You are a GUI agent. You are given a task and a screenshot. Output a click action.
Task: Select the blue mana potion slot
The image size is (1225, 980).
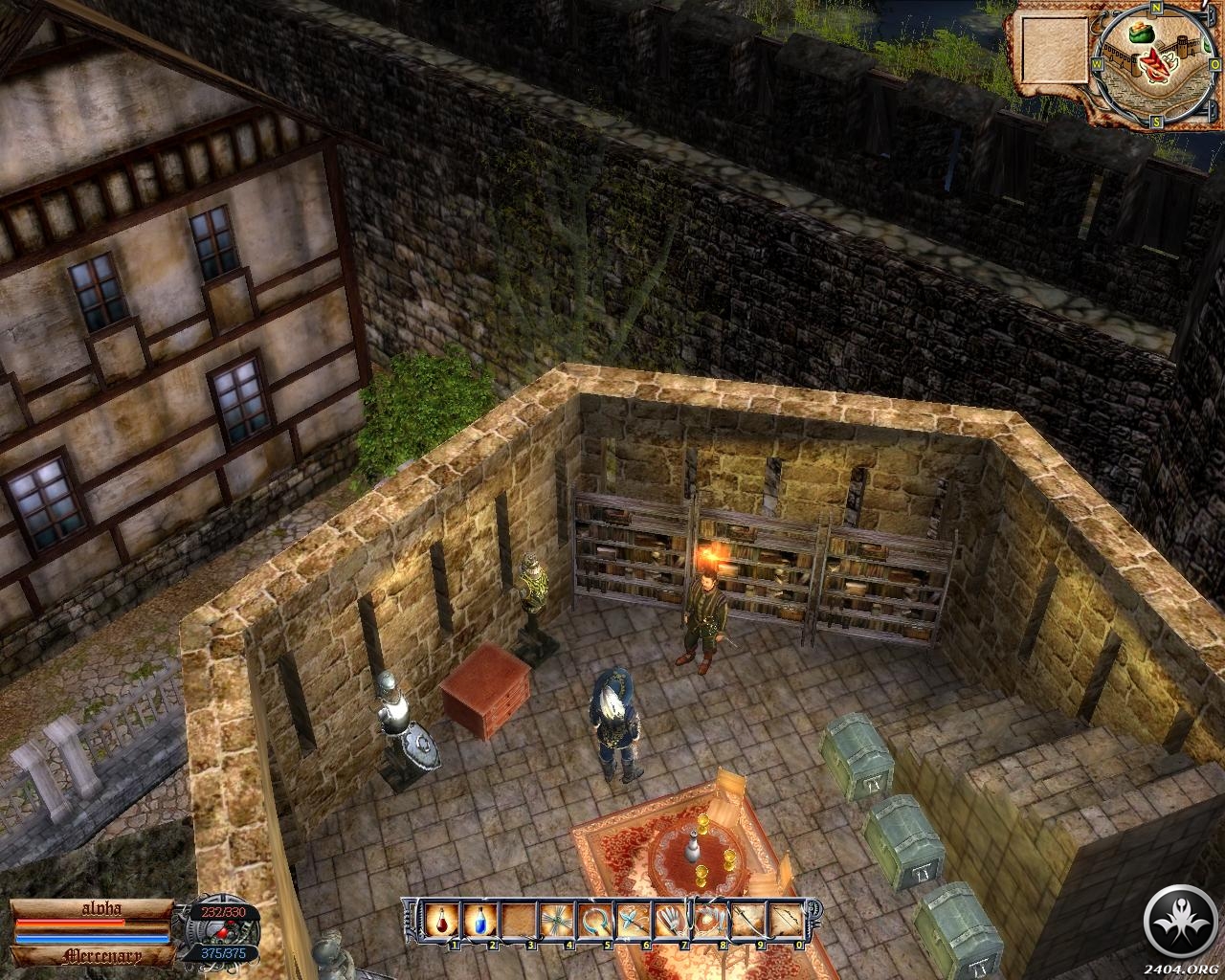(479, 922)
